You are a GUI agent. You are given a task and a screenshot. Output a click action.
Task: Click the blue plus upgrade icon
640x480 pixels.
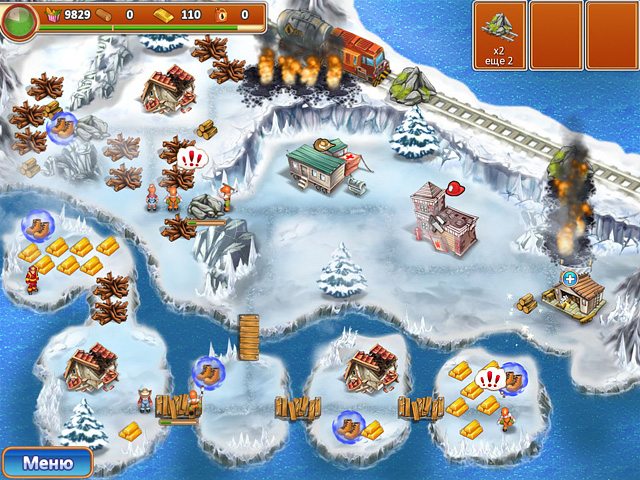tap(570, 278)
